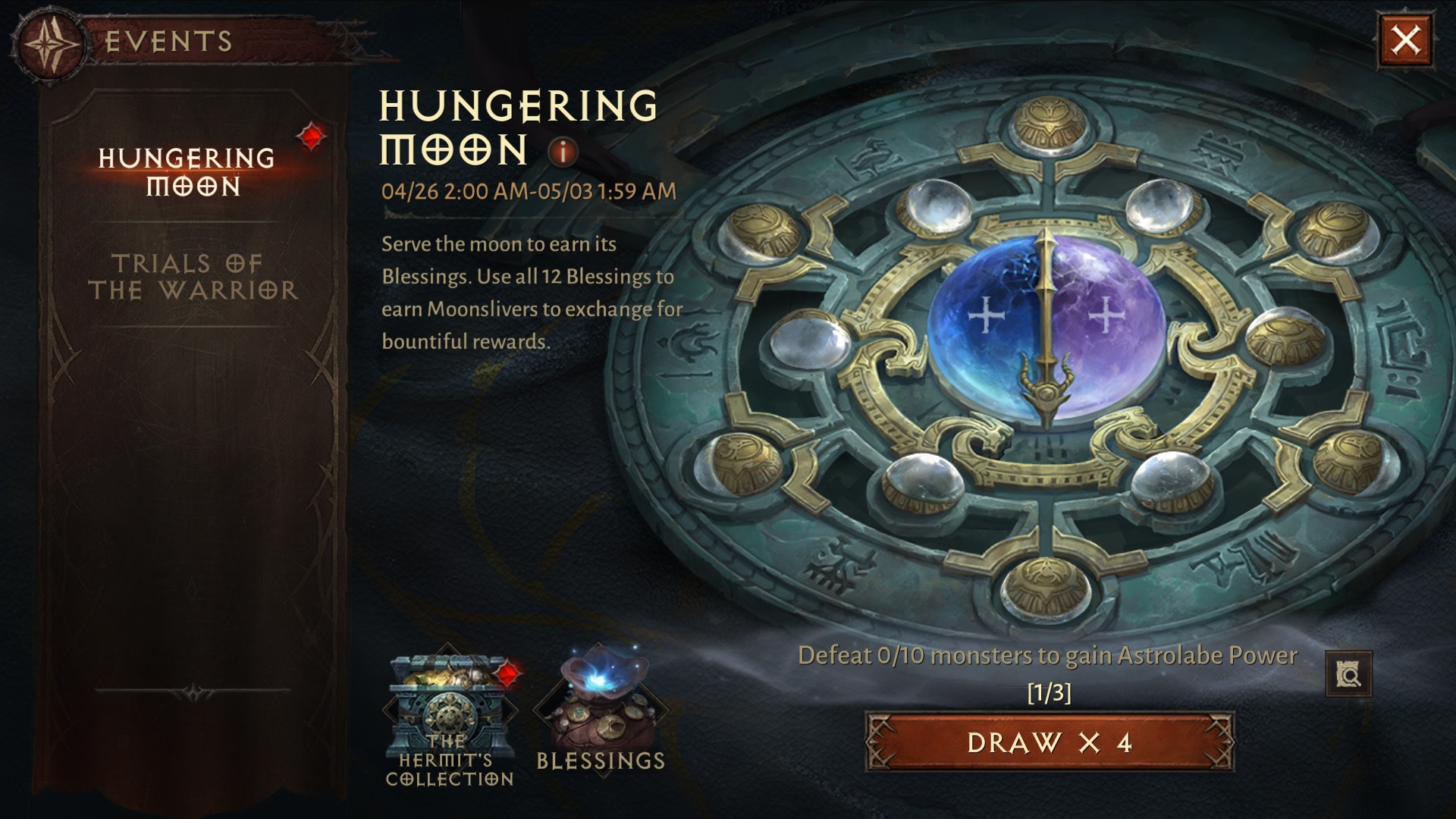Click the info icon beside Hungering Moon title
Screen dimensions: 1456x819
[561, 154]
